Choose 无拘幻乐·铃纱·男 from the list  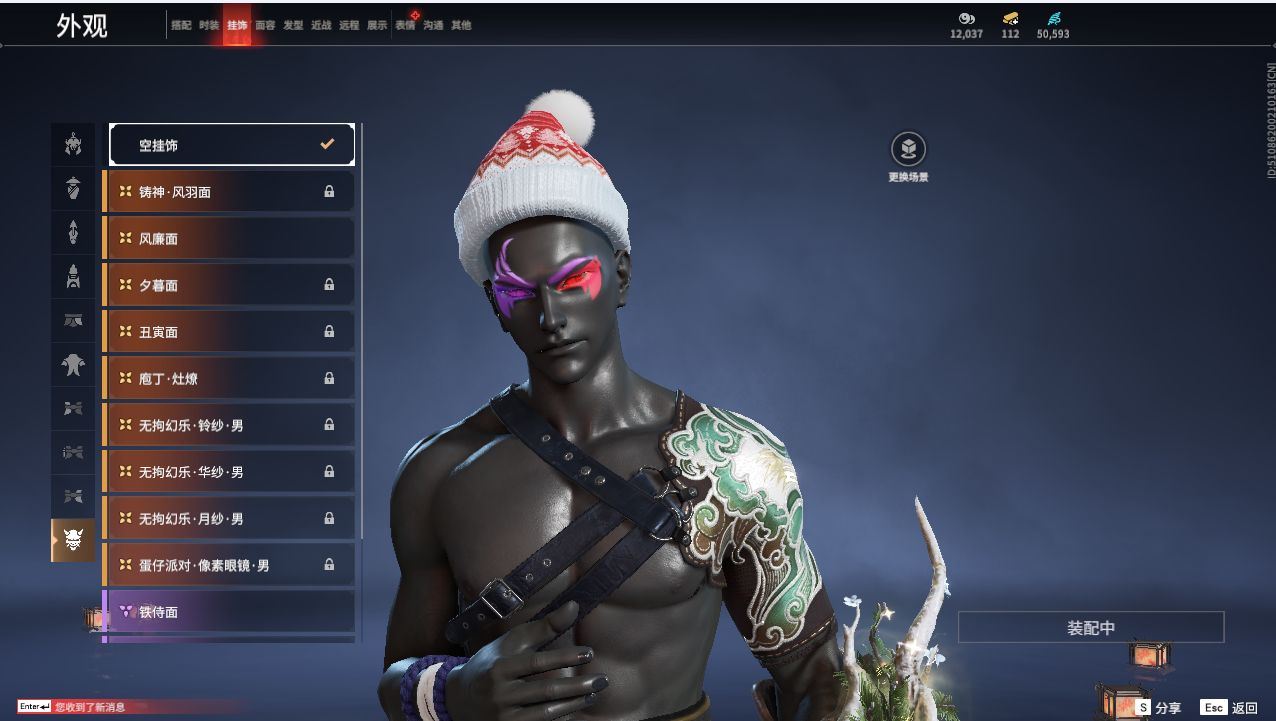[229, 425]
